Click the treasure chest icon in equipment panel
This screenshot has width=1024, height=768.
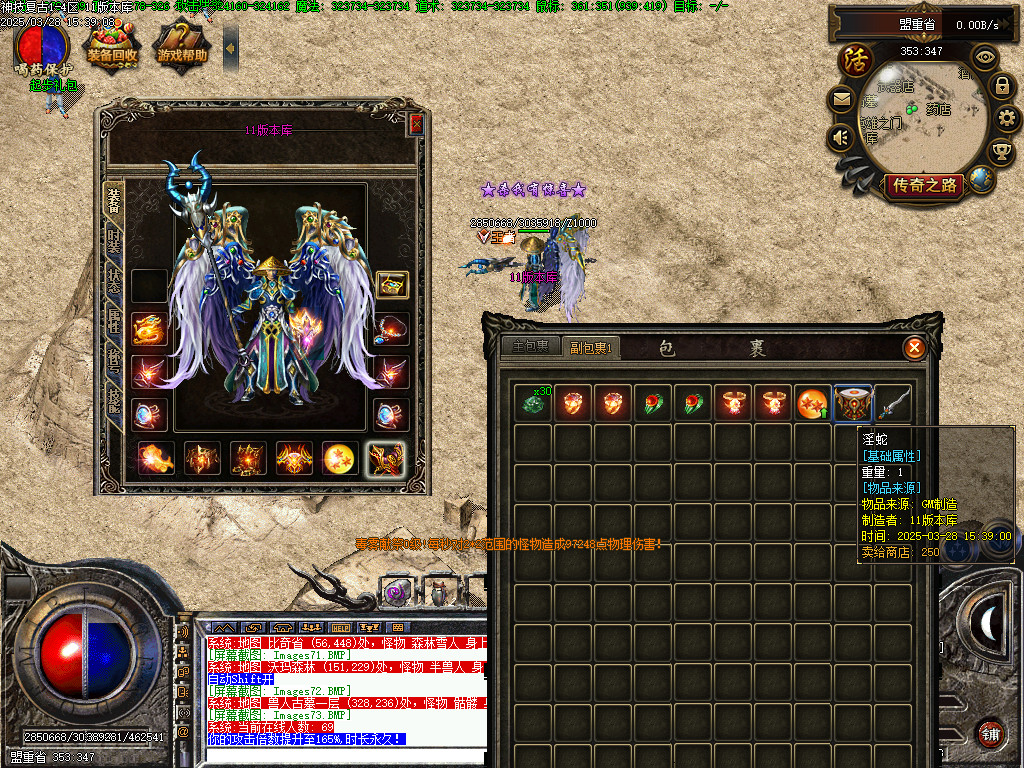pos(392,285)
